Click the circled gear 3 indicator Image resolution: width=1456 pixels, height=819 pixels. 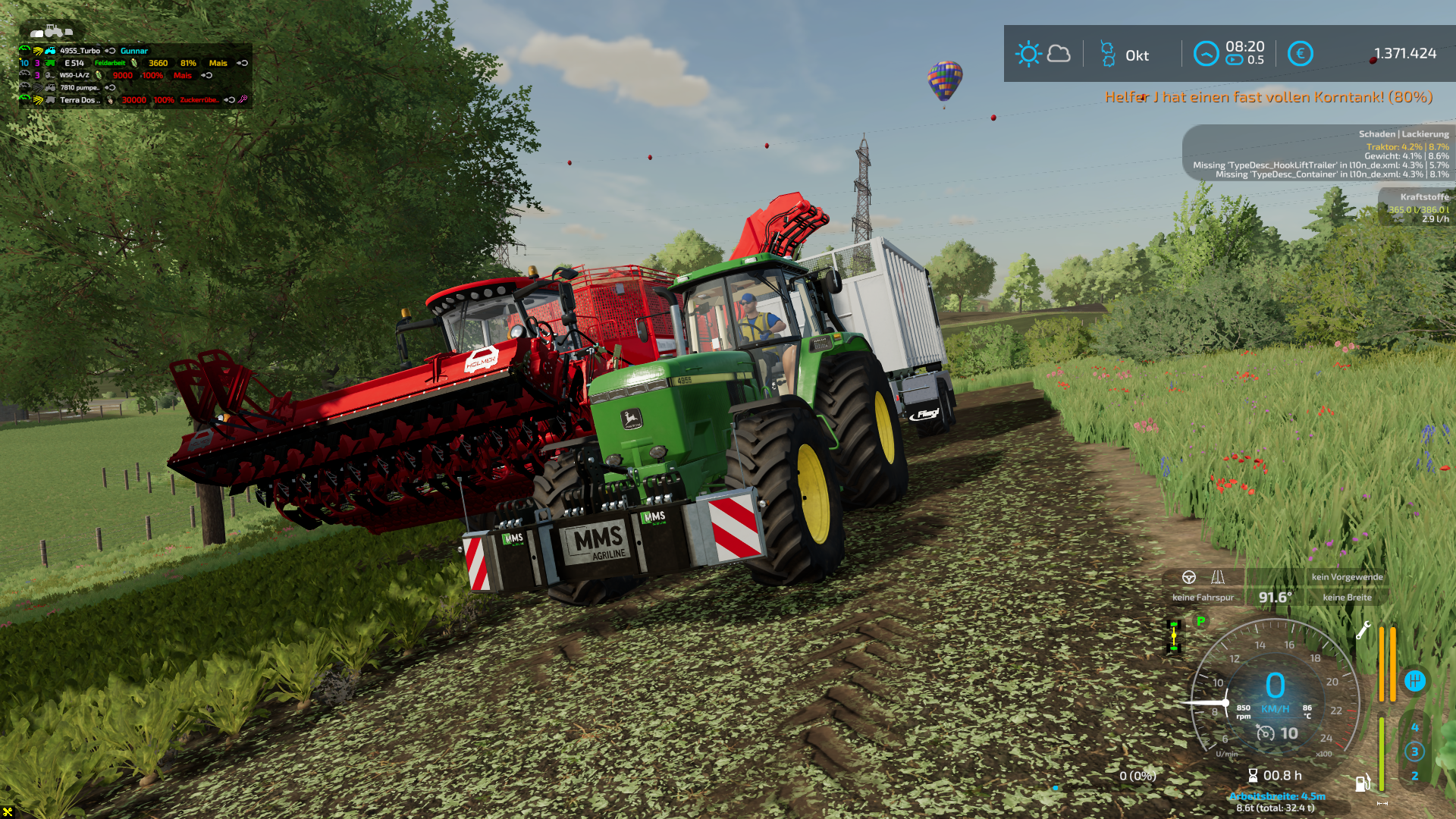click(x=1414, y=752)
